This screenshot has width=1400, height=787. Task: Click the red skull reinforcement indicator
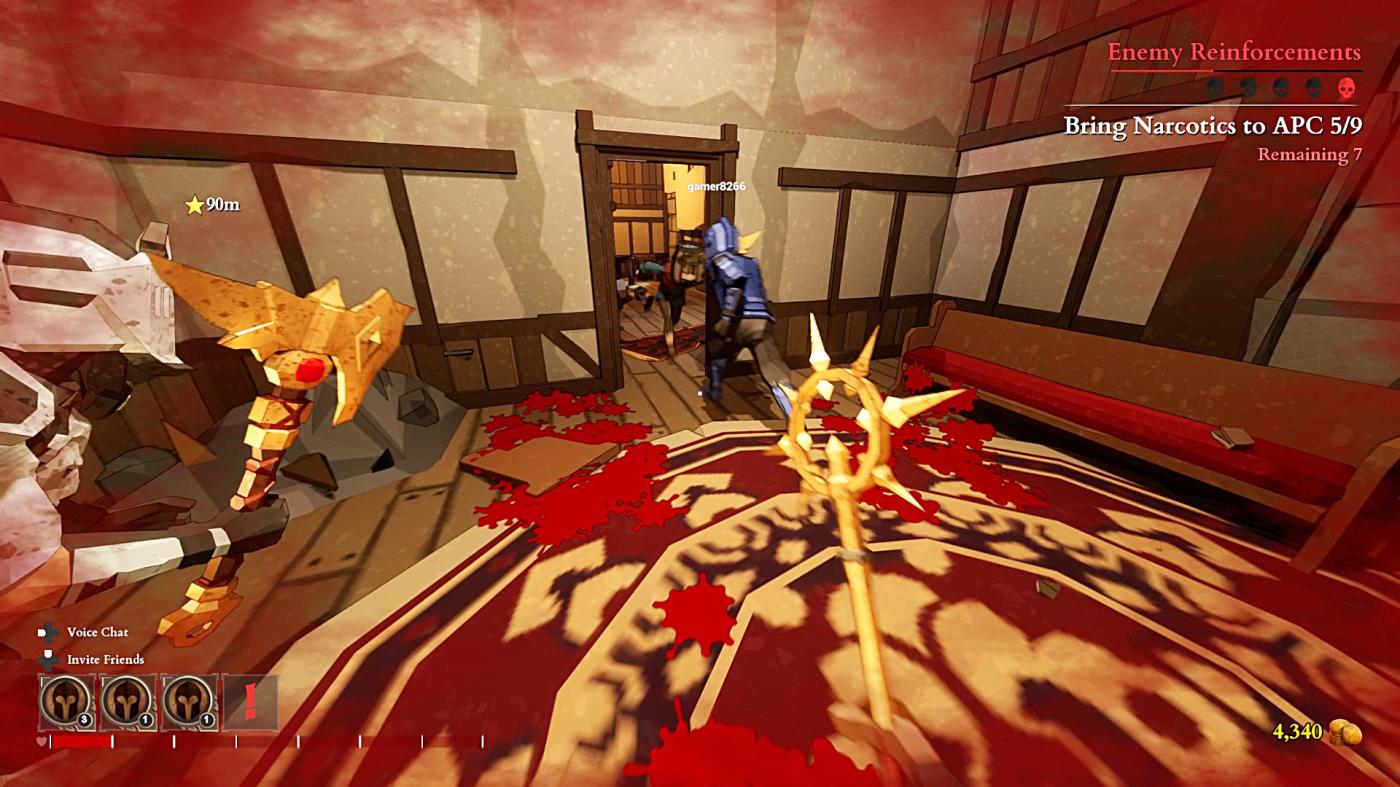click(1347, 88)
